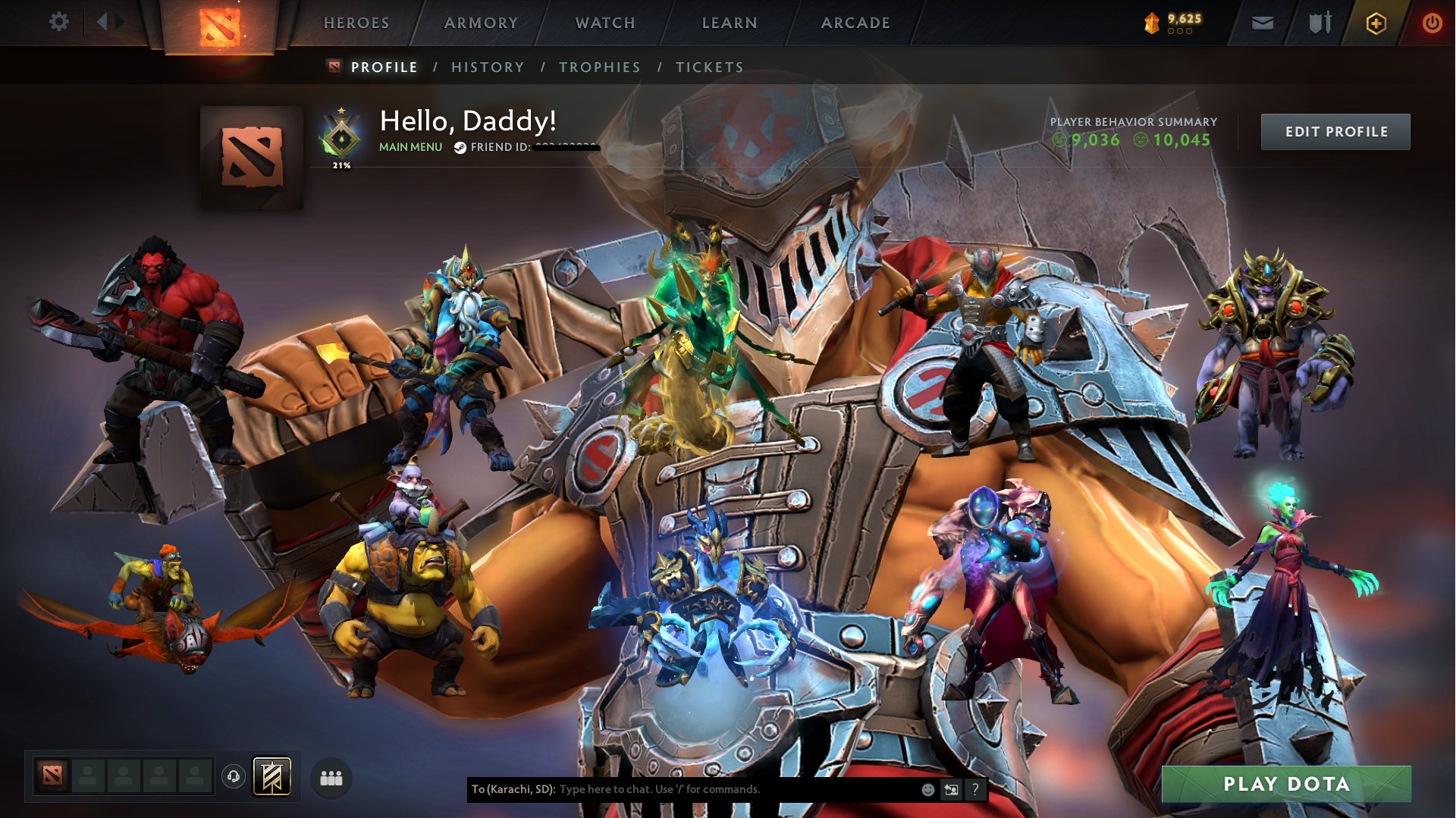The image size is (1456, 818).
Task: Select TICKETS in the profile navigation
Action: click(708, 67)
